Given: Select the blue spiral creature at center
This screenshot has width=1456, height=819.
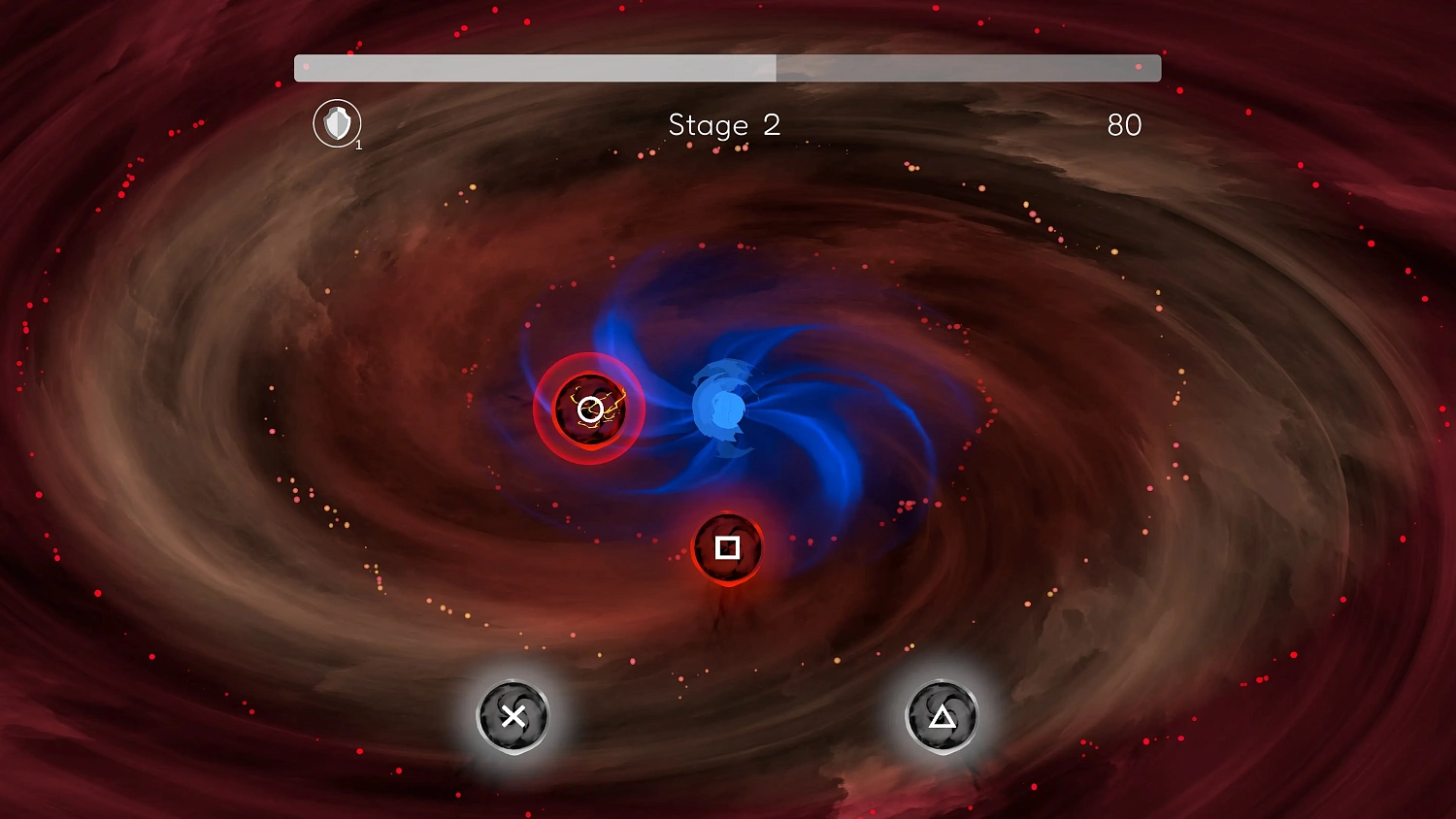Looking at the screenshot, I should [x=720, y=408].
